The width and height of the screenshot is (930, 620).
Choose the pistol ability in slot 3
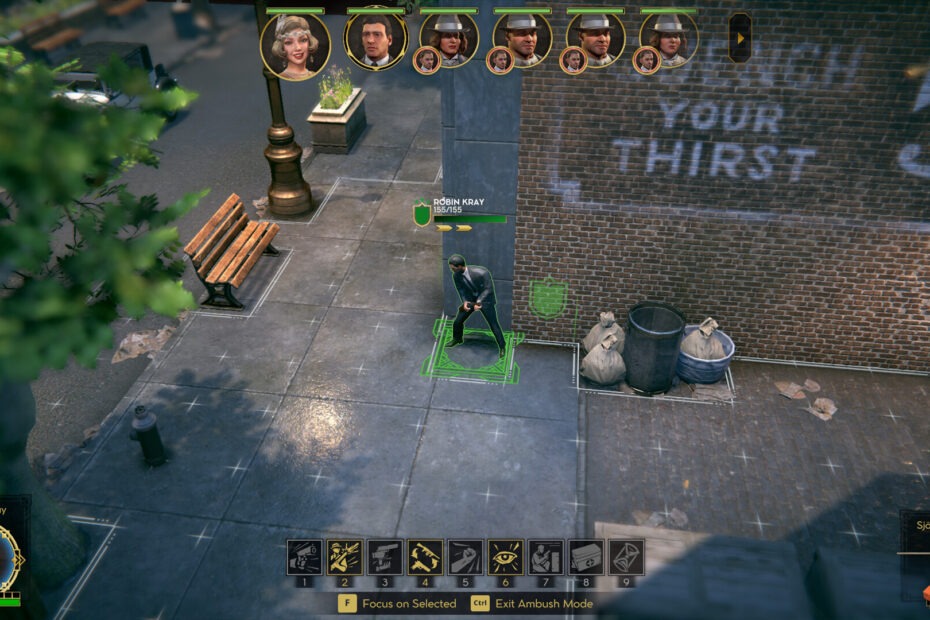tap(384, 557)
